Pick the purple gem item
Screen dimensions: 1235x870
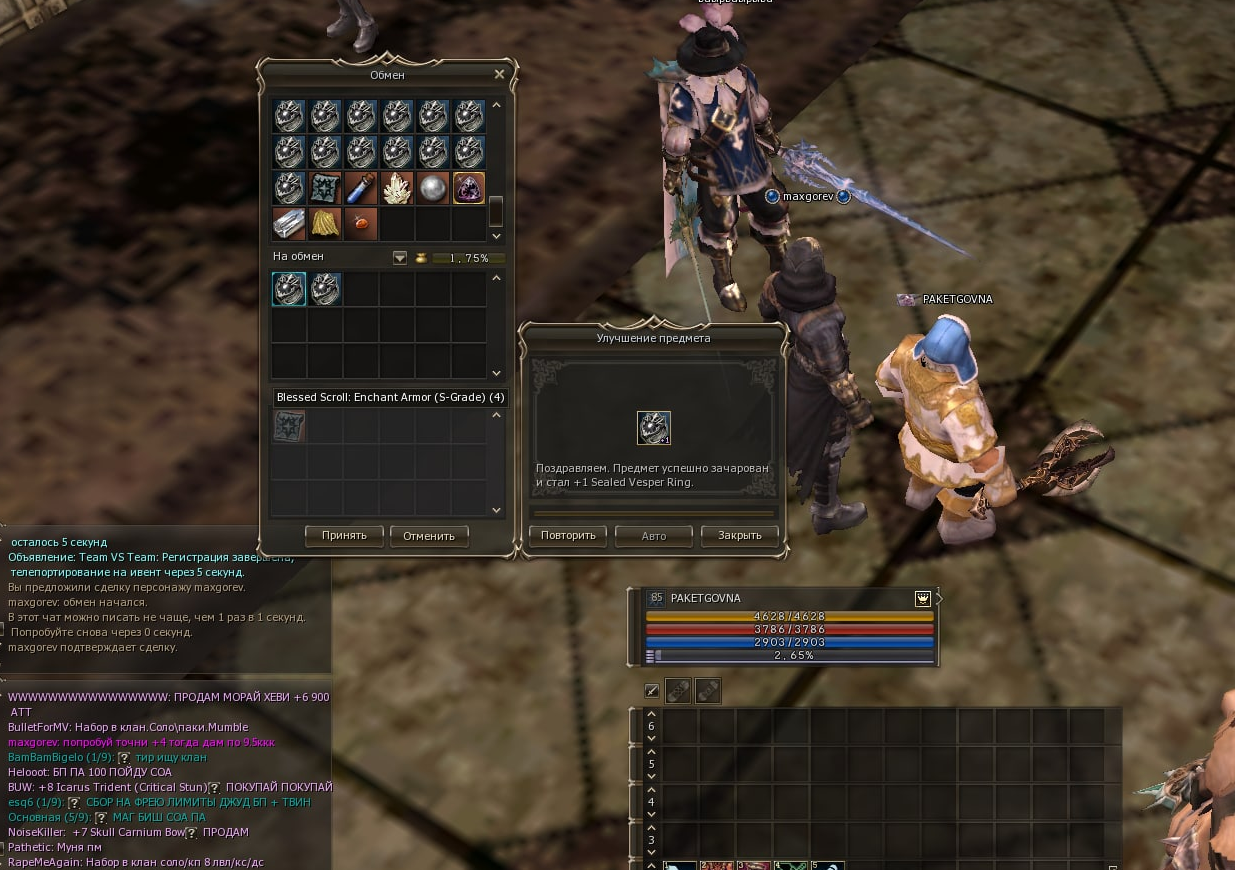coord(469,188)
